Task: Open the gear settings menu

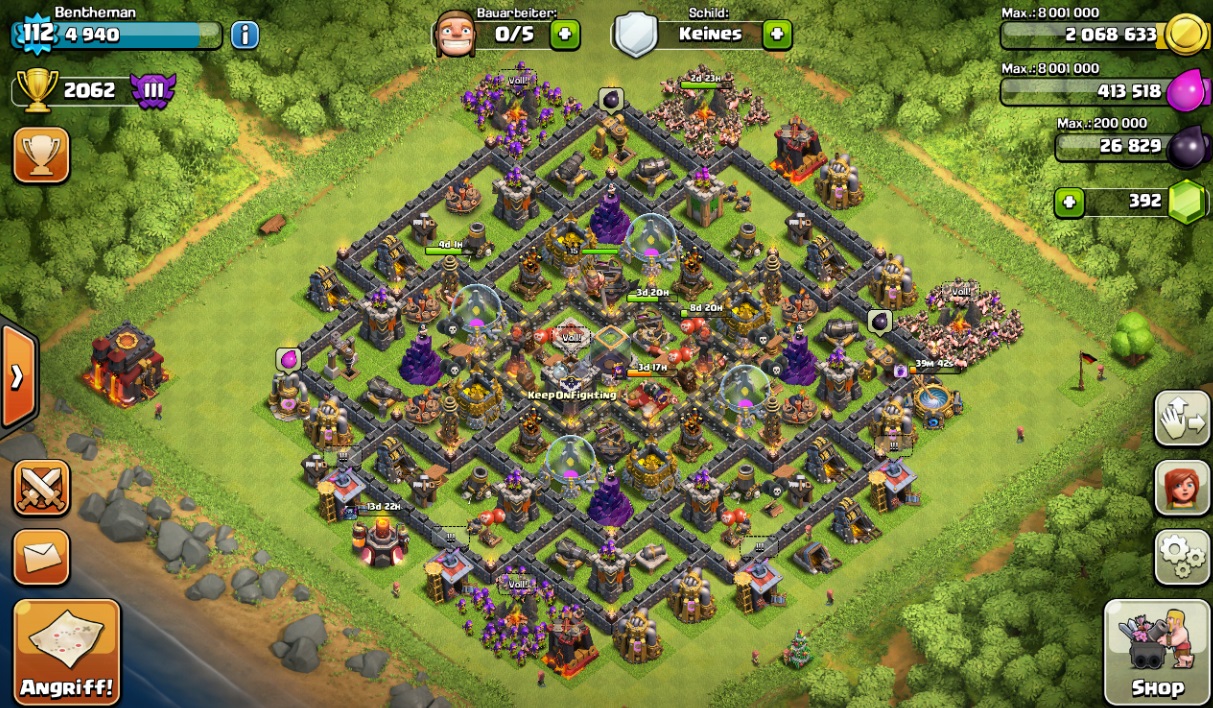Action: [x=1182, y=556]
